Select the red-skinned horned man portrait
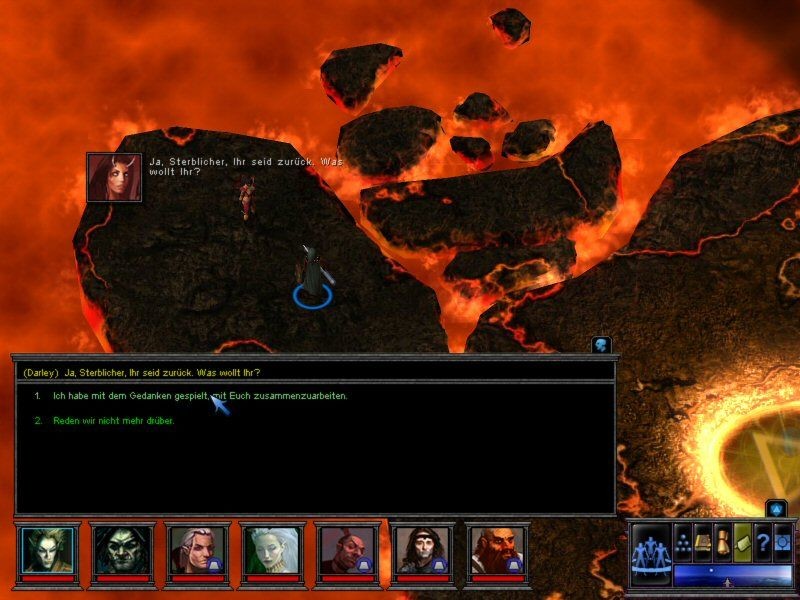The image size is (800, 600). click(x=347, y=549)
